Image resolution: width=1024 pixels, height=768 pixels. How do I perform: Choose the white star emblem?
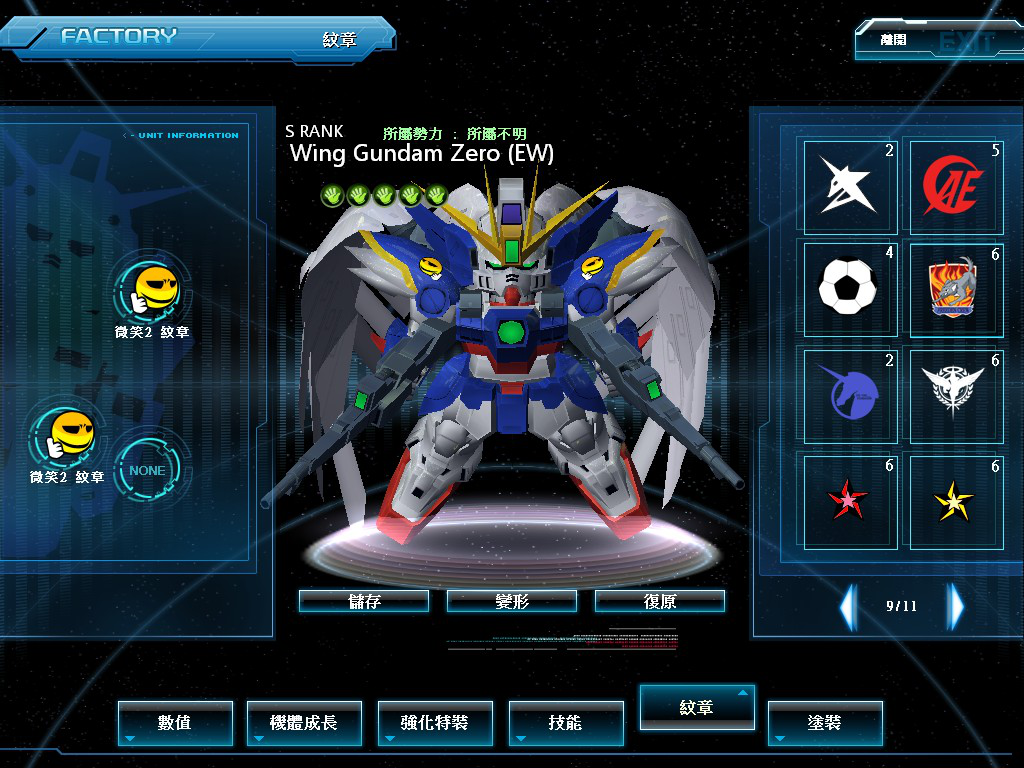[x=849, y=186]
